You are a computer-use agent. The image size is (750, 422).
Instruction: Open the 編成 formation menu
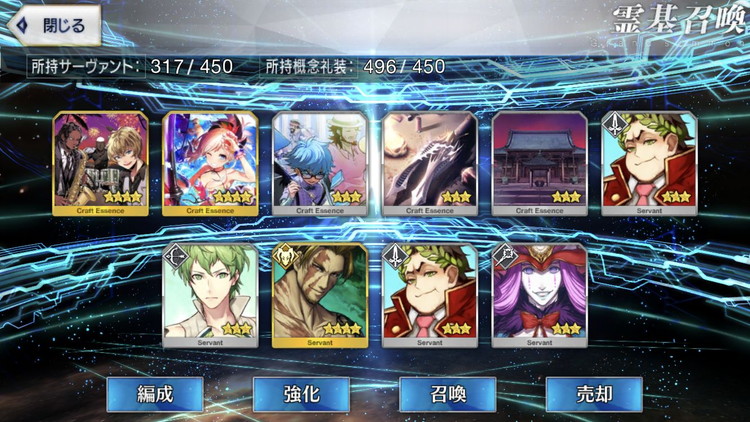tap(155, 393)
